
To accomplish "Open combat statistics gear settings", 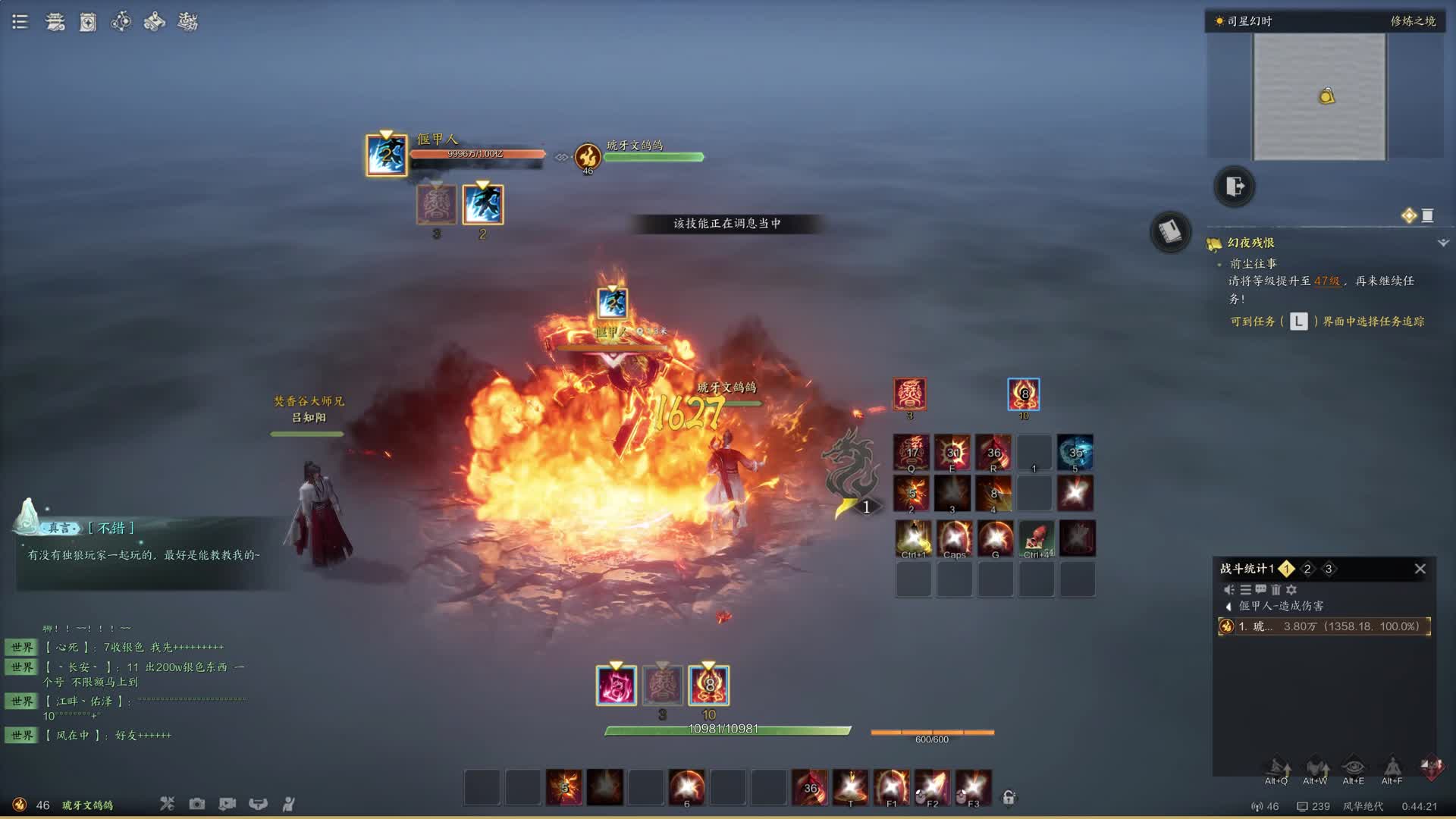I will pos(1291,589).
